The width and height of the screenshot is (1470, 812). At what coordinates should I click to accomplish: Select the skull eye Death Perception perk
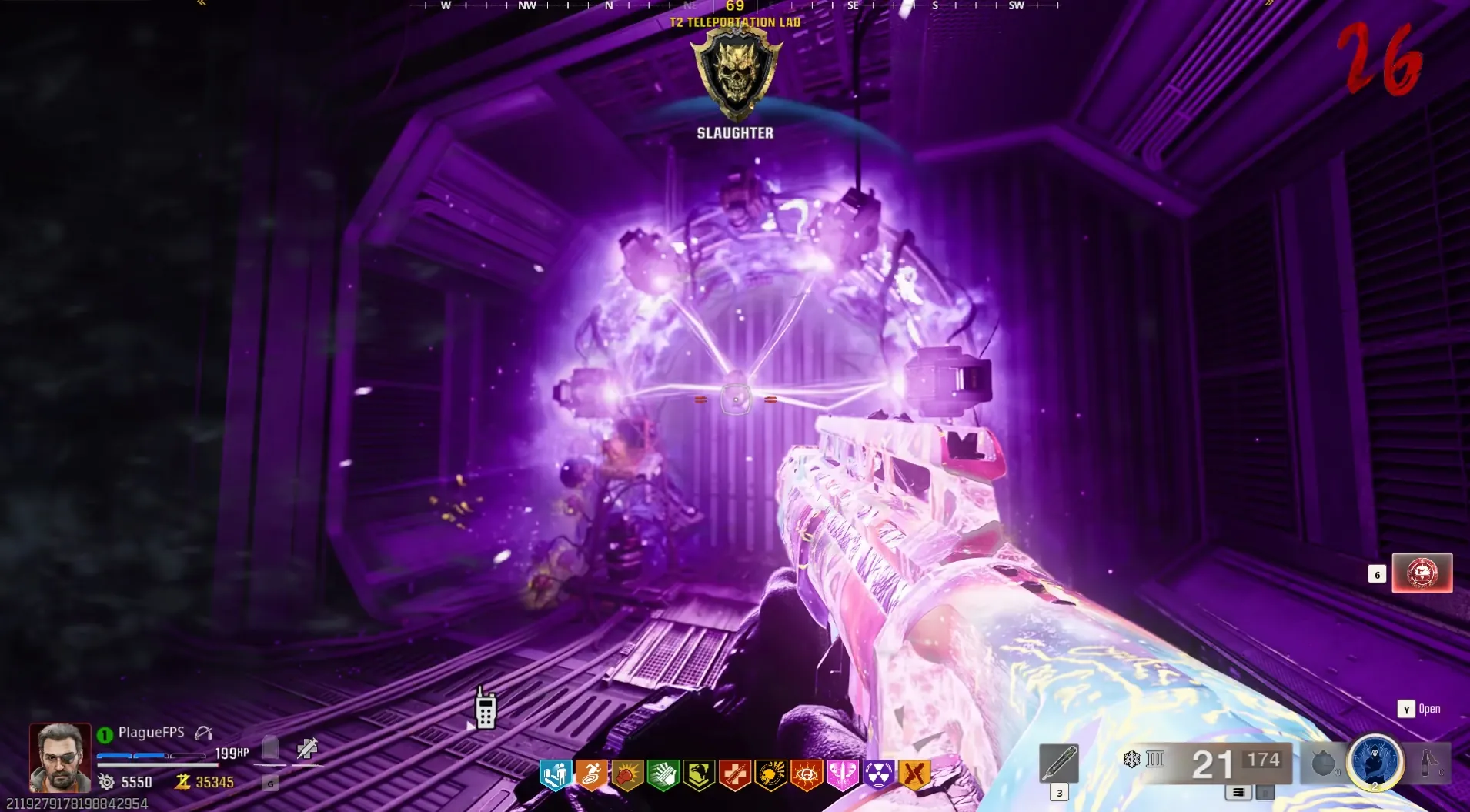[806, 774]
